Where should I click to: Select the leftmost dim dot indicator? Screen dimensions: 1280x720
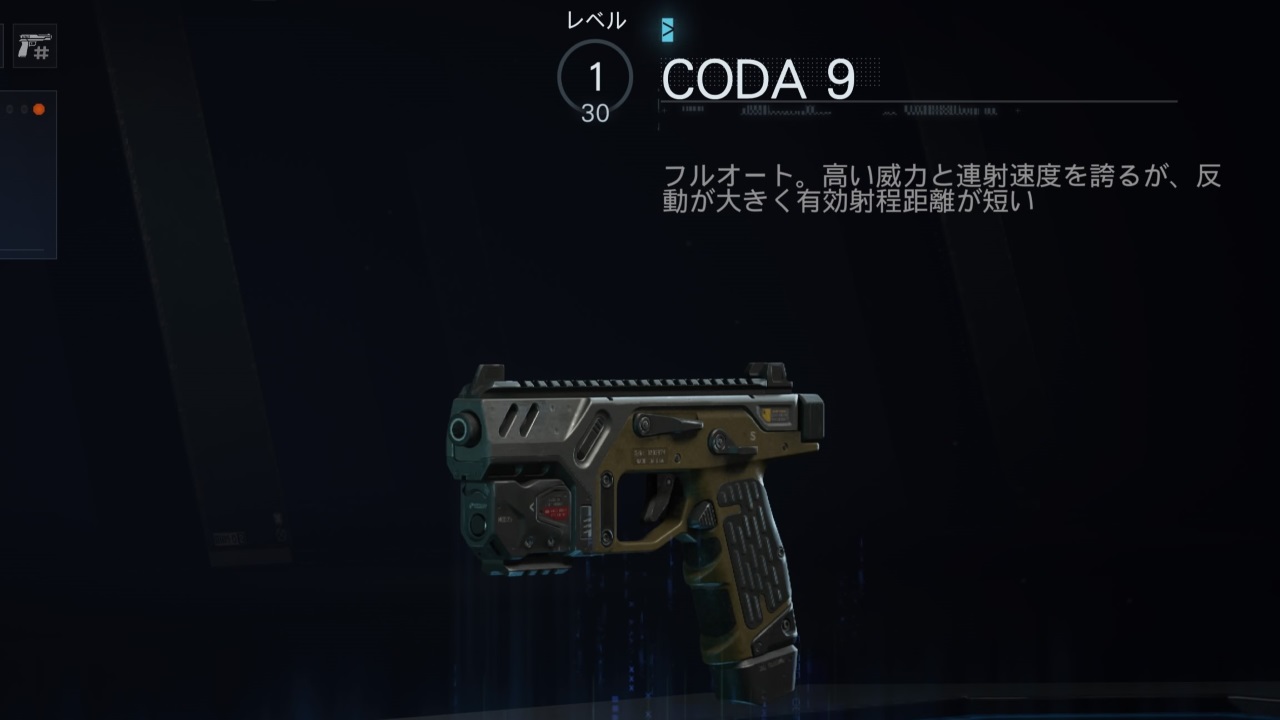[x=9, y=110]
